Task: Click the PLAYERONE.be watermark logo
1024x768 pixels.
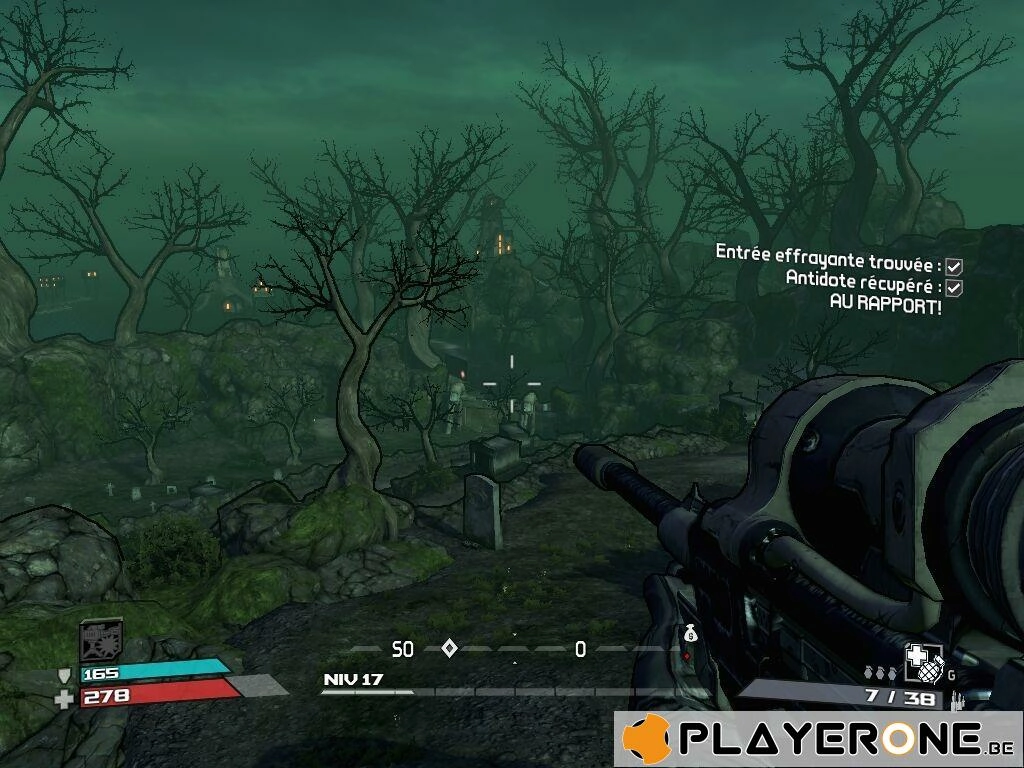Action: coord(818,739)
